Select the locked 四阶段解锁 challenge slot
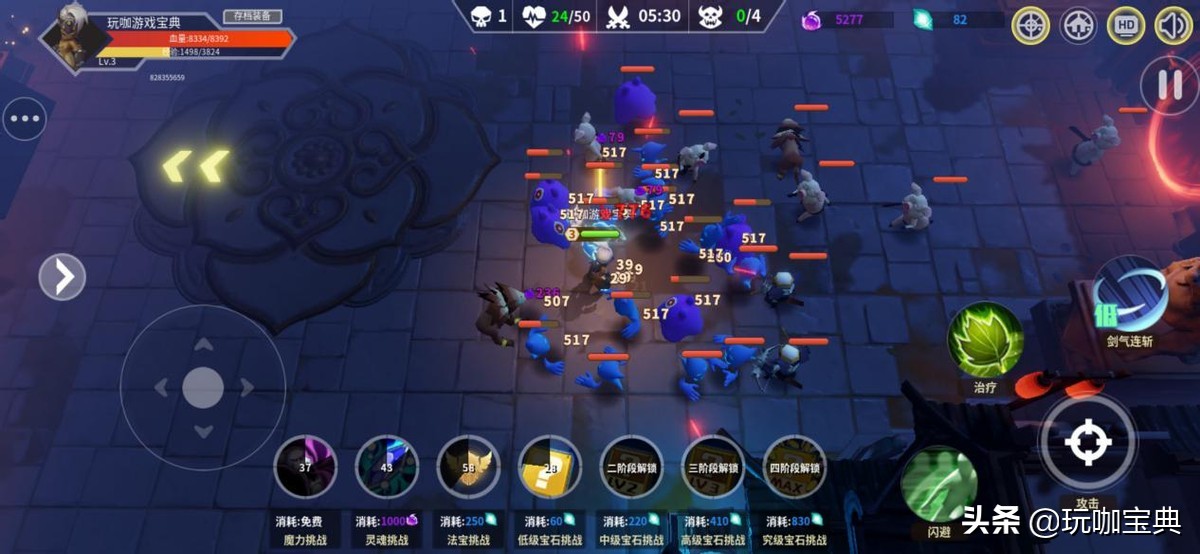The image size is (1200, 554). click(x=794, y=467)
